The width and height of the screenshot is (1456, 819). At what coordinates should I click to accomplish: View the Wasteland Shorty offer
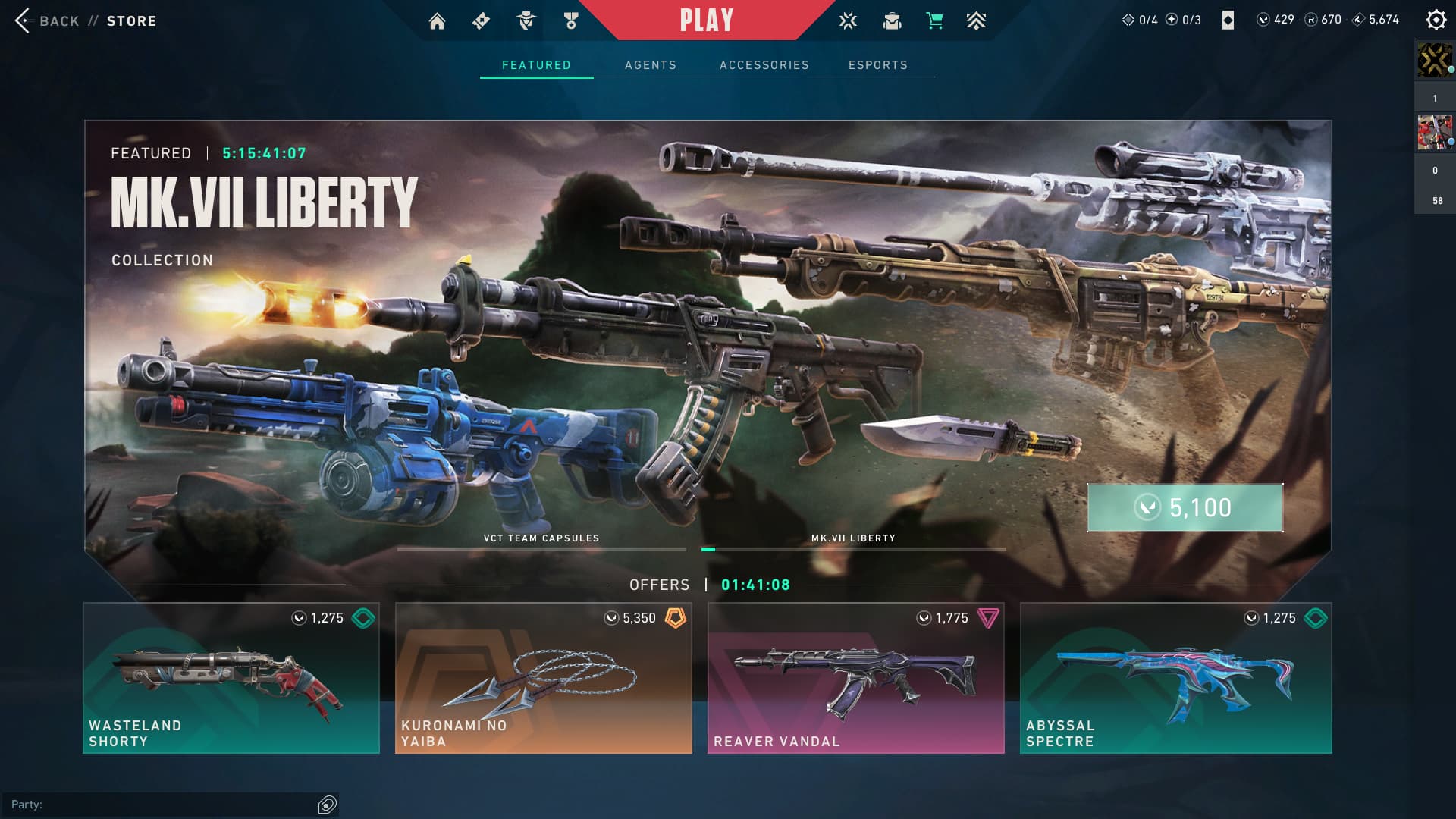click(231, 678)
